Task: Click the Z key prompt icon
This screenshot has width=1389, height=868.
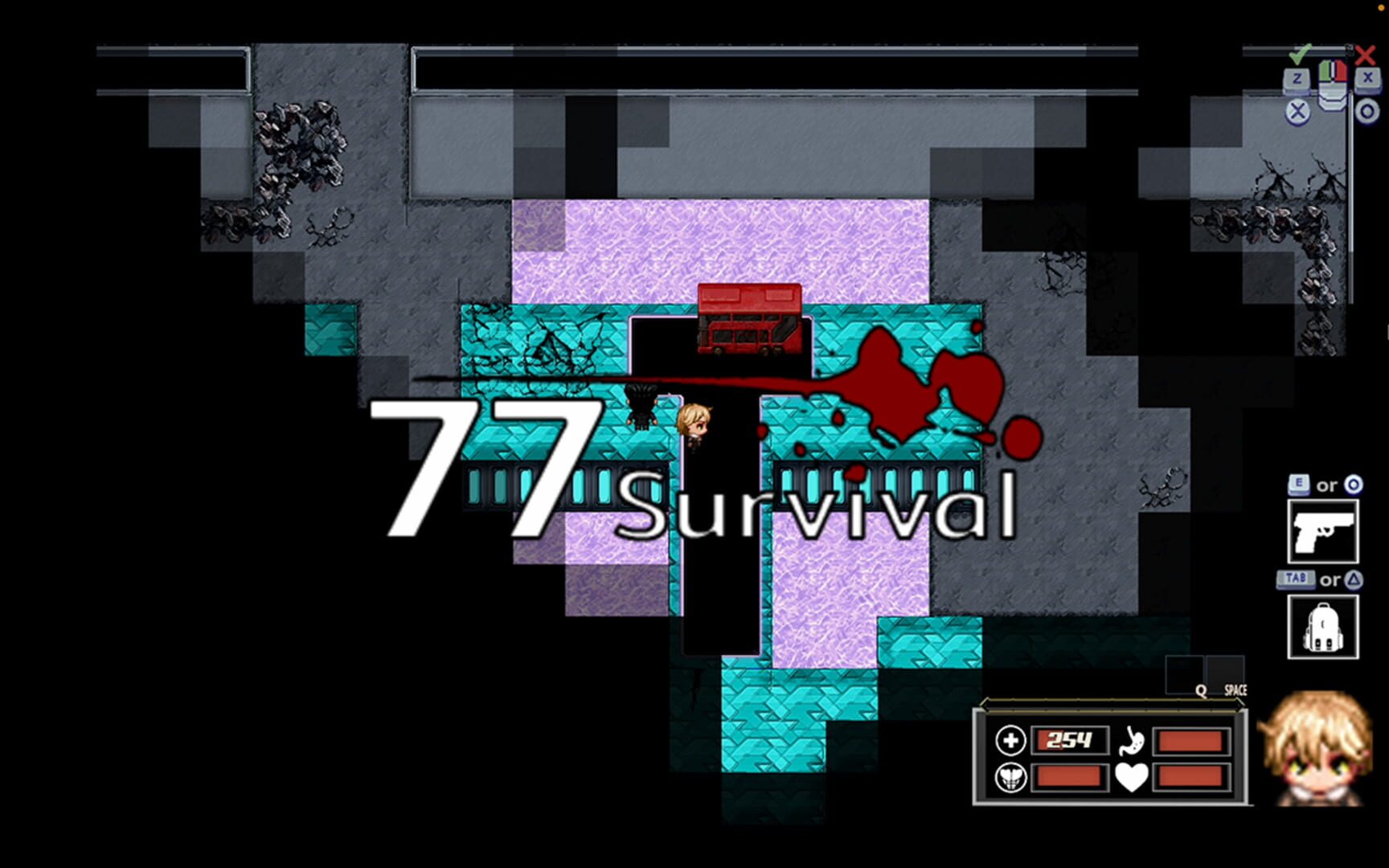Action: [1297, 78]
